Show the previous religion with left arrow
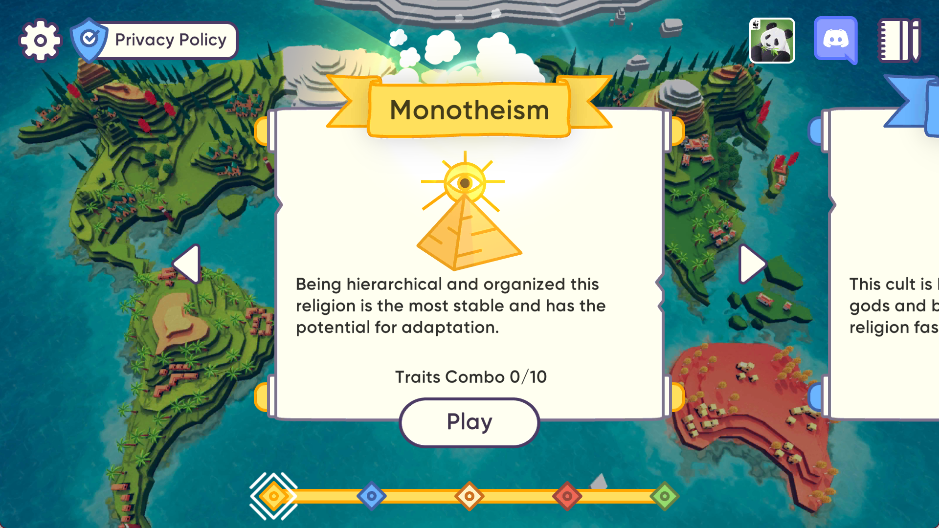 coord(186,264)
